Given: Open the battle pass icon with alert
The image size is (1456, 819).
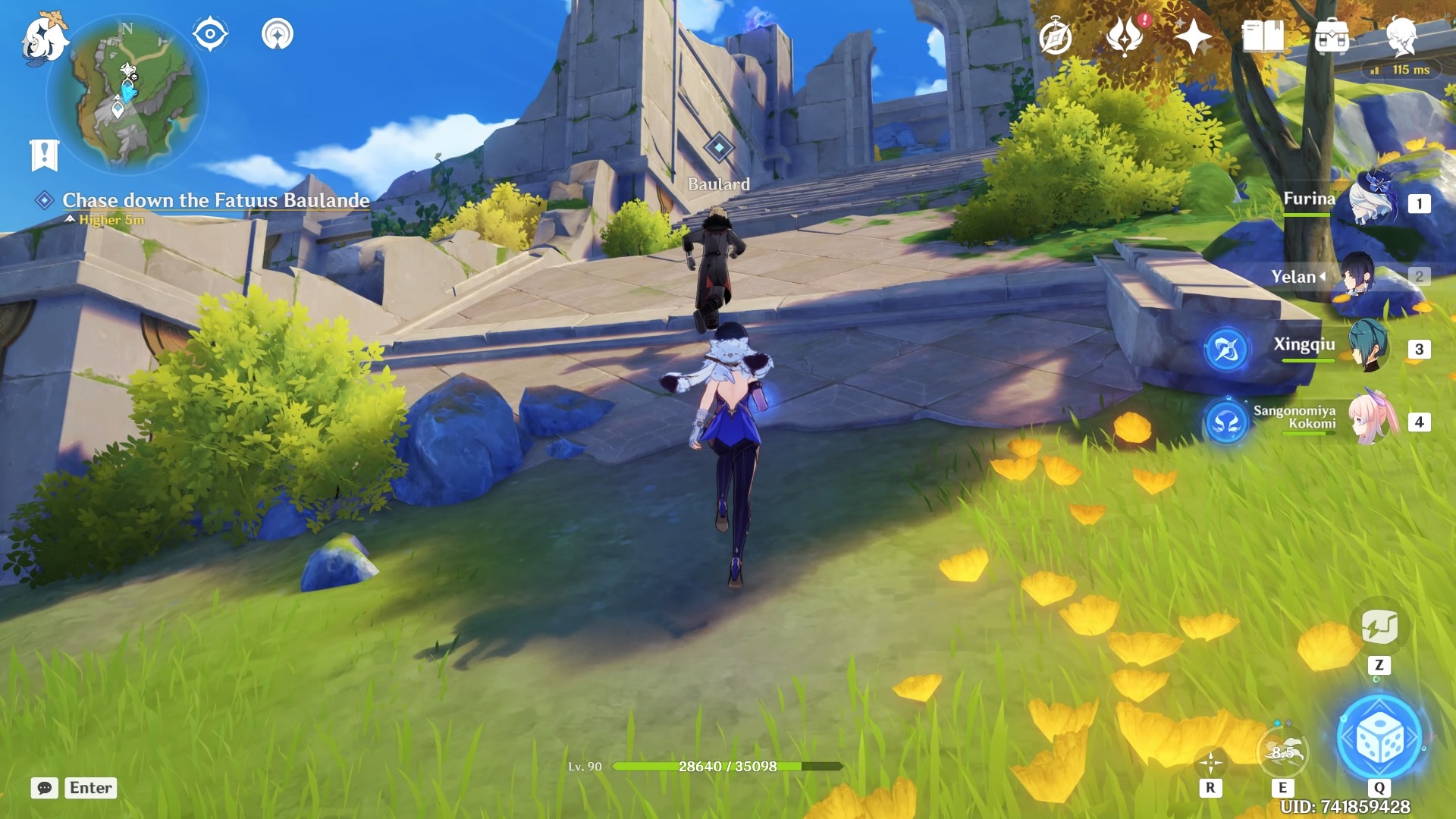Looking at the screenshot, I should point(1125,36).
